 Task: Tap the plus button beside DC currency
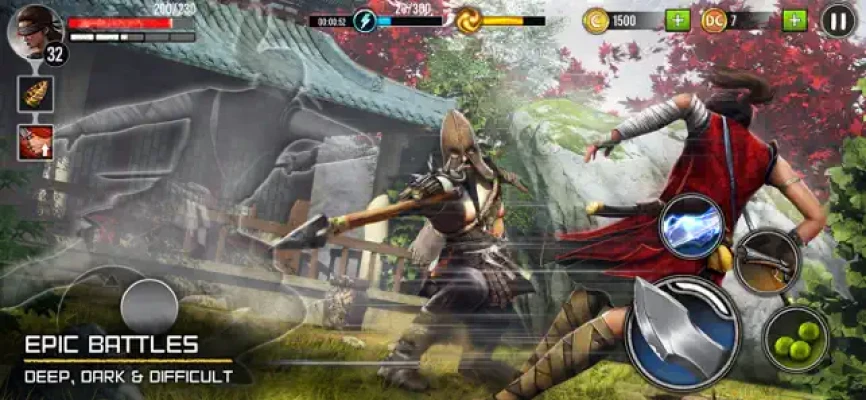coord(794,20)
